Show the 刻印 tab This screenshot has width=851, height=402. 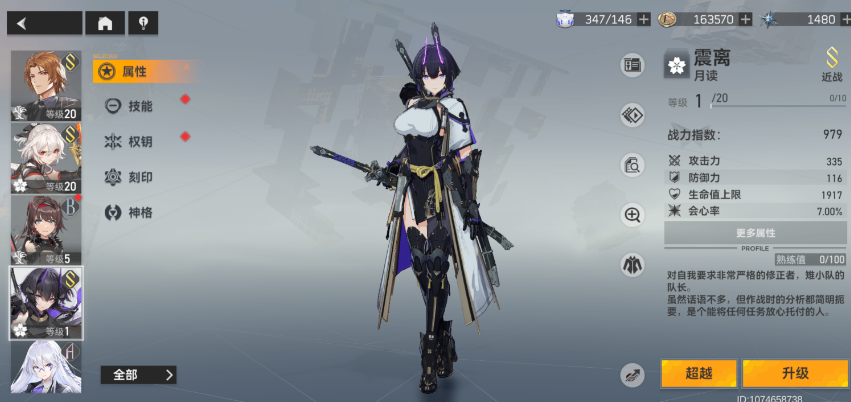138,177
